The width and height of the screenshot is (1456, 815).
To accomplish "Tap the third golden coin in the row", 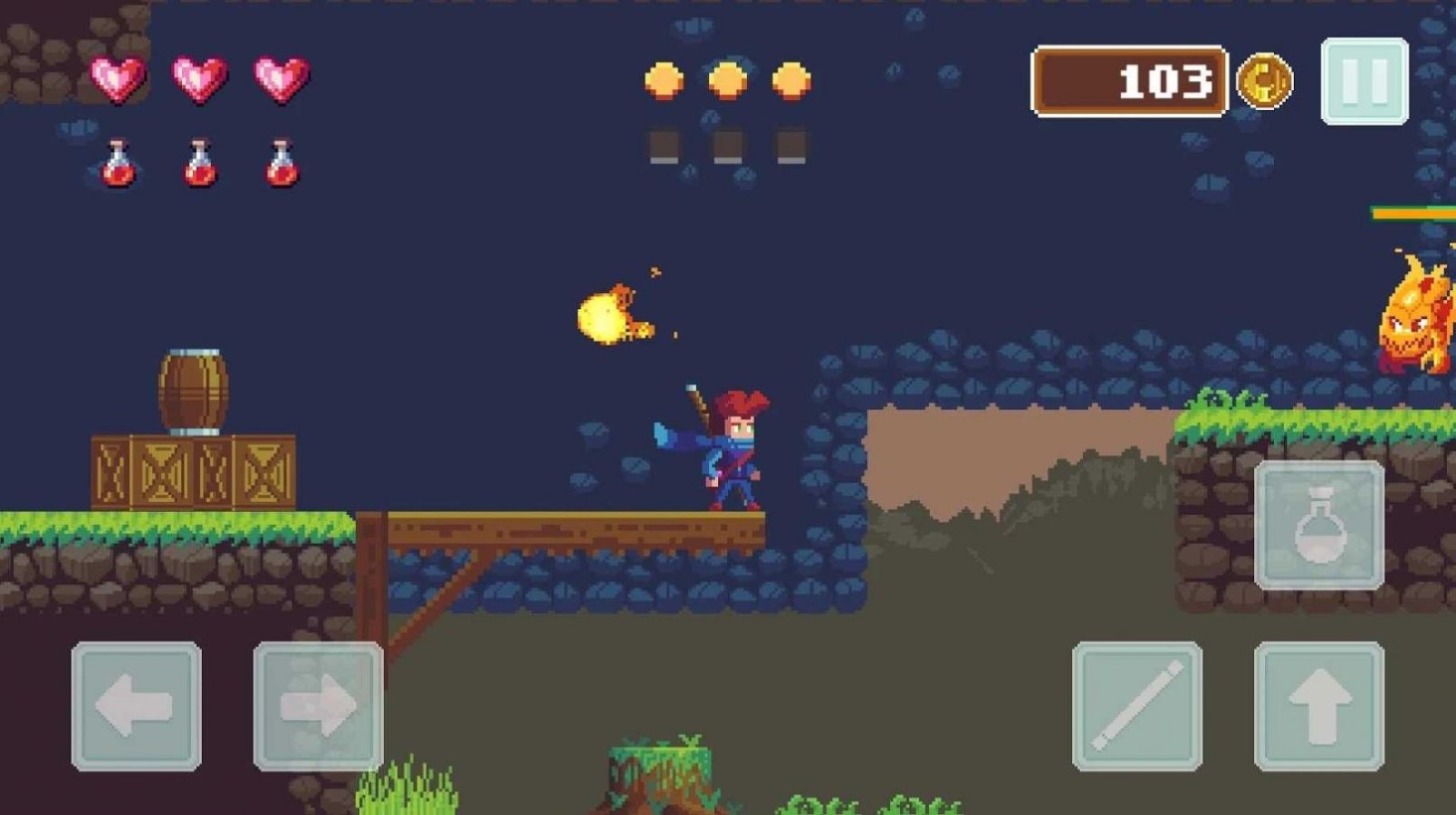I will (x=790, y=81).
